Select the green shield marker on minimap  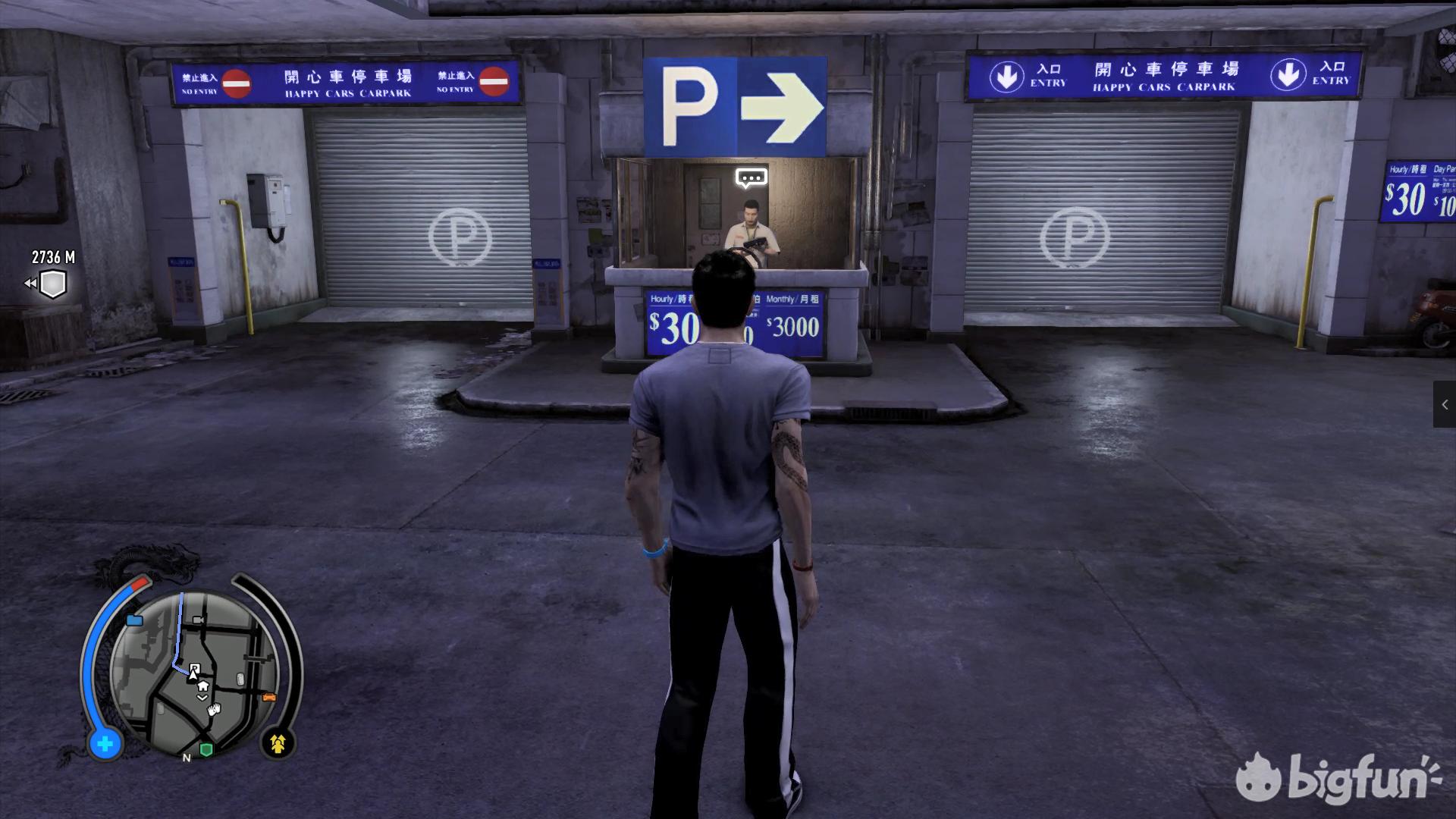[206, 749]
